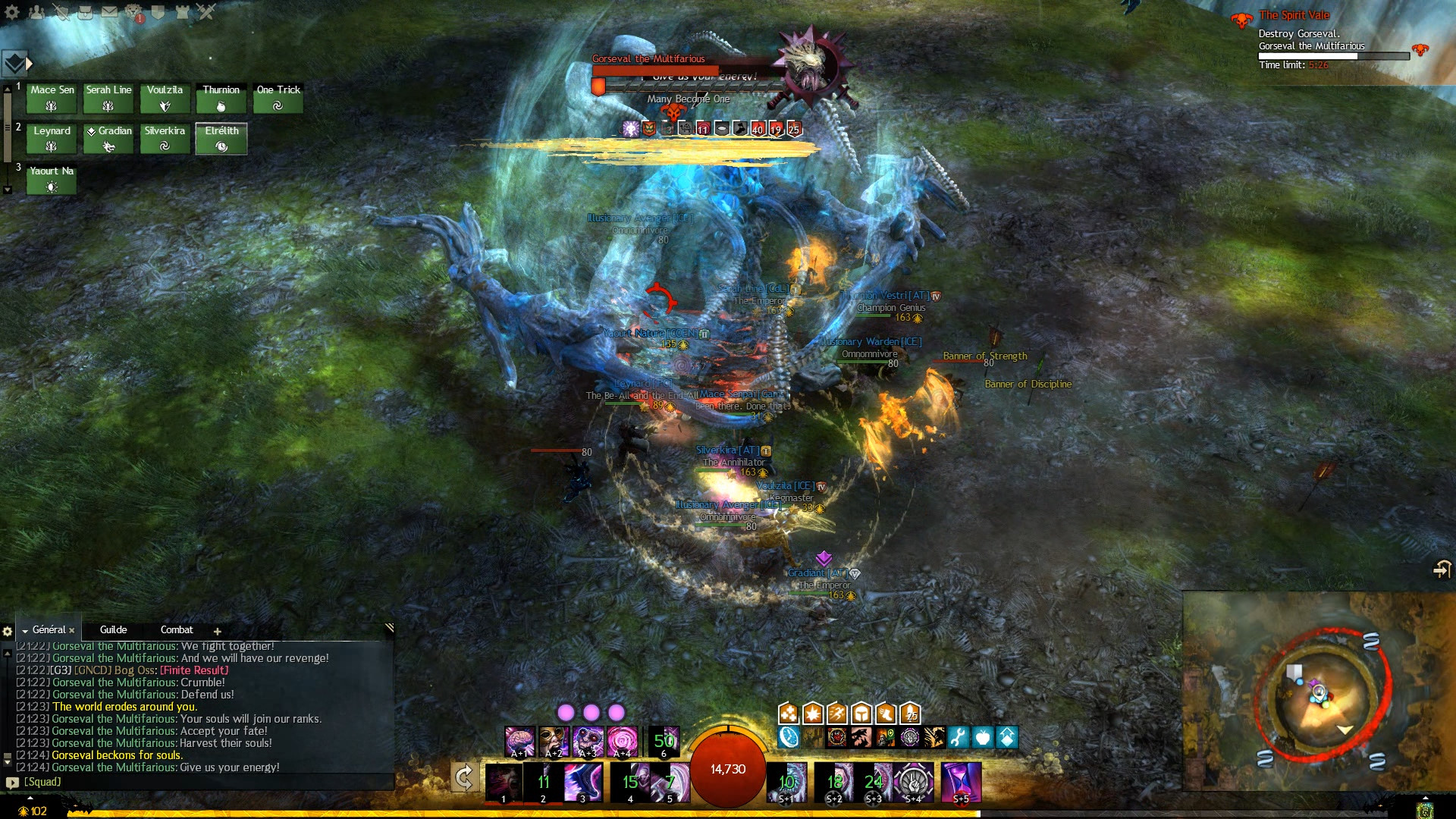Switch to the Combat chat tab

[177, 630]
